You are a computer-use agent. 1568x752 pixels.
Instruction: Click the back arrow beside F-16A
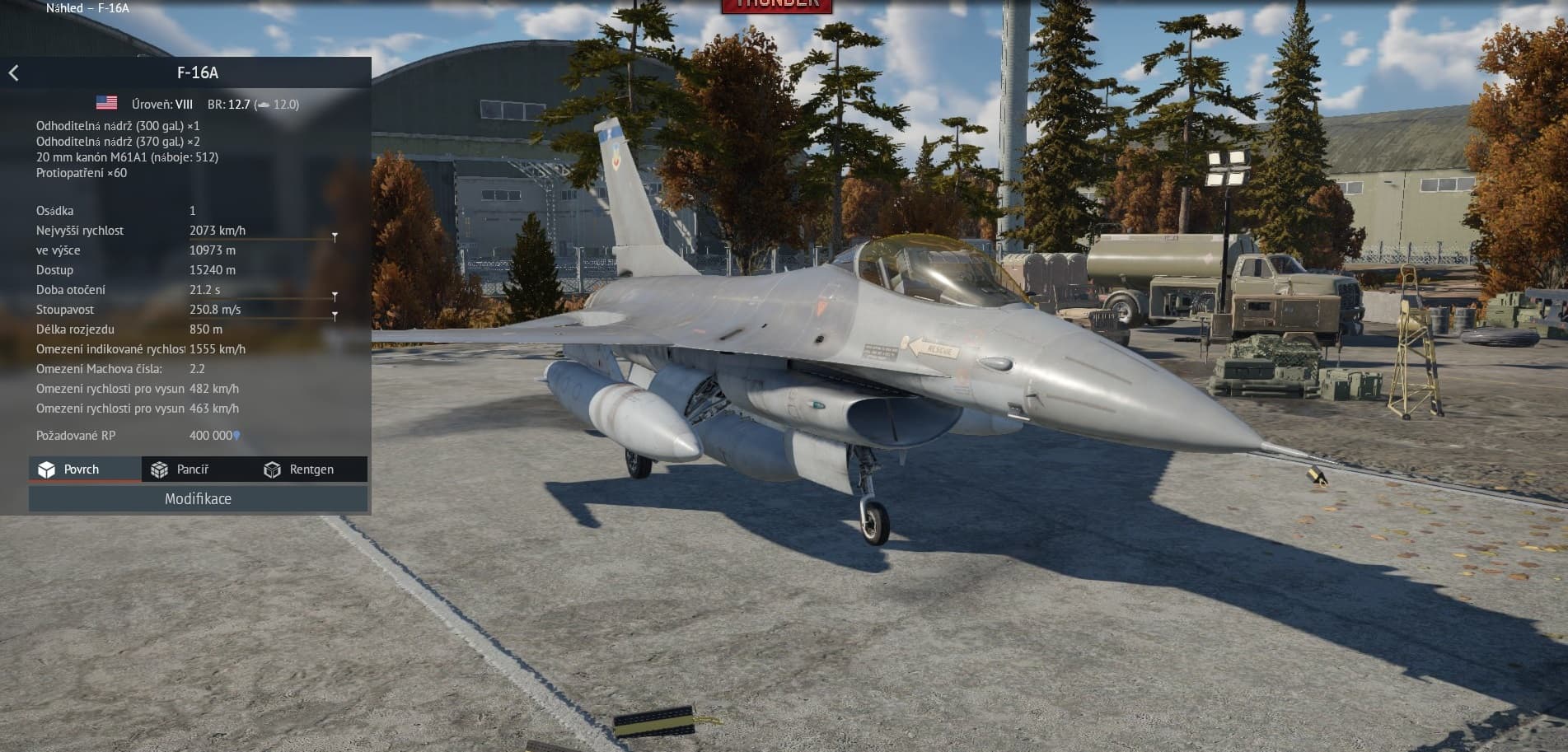(x=13, y=72)
